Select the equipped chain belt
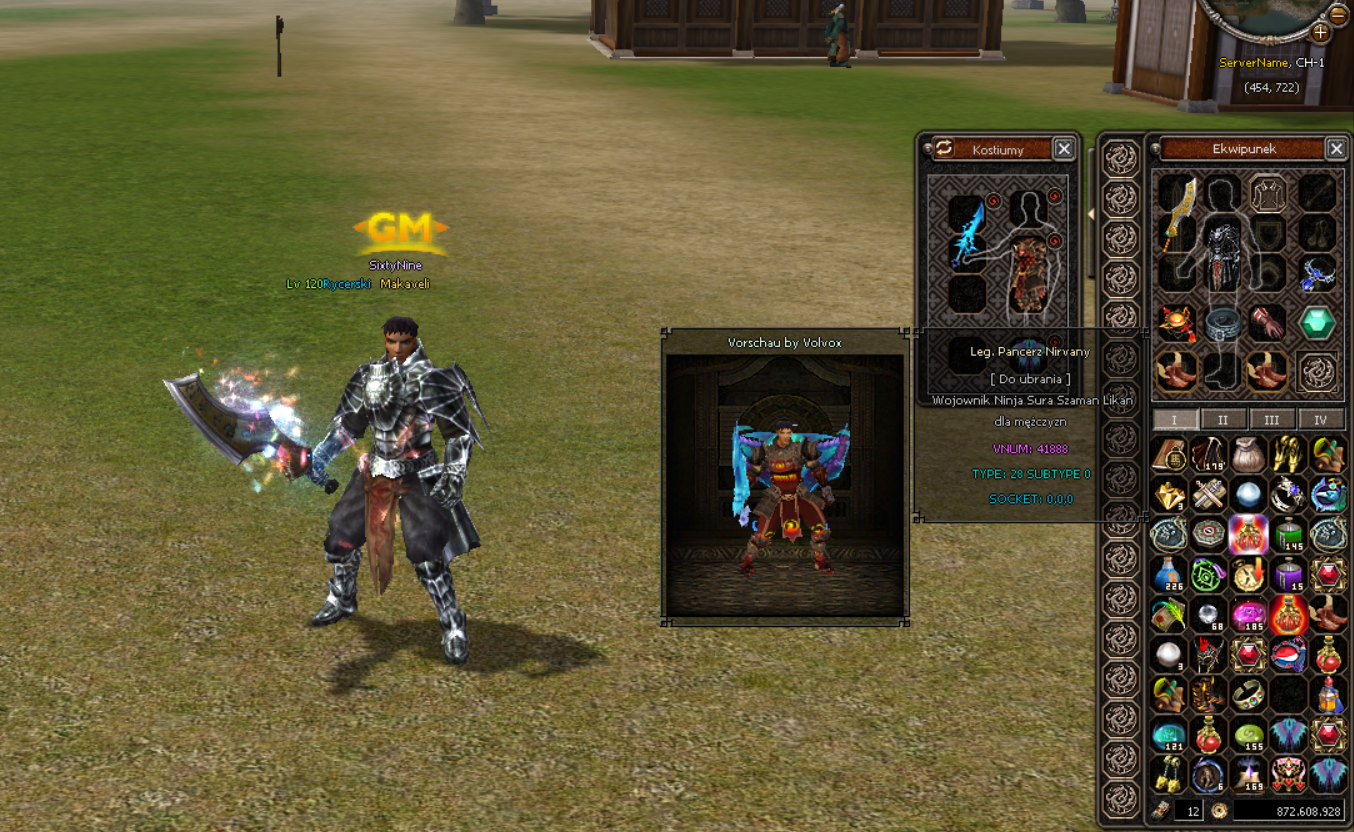The width and height of the screenshot is (1354, 832). tap(1223, 322)
